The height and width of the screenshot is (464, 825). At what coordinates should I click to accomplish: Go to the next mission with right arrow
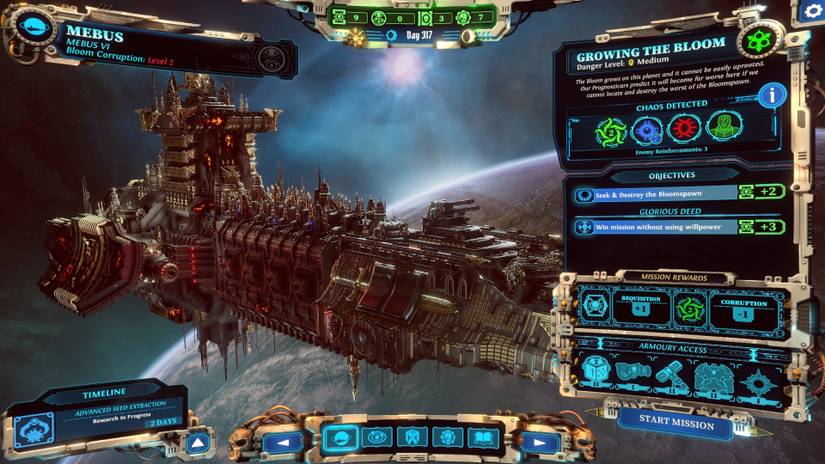pyautogui.click(x=541, y=440)
